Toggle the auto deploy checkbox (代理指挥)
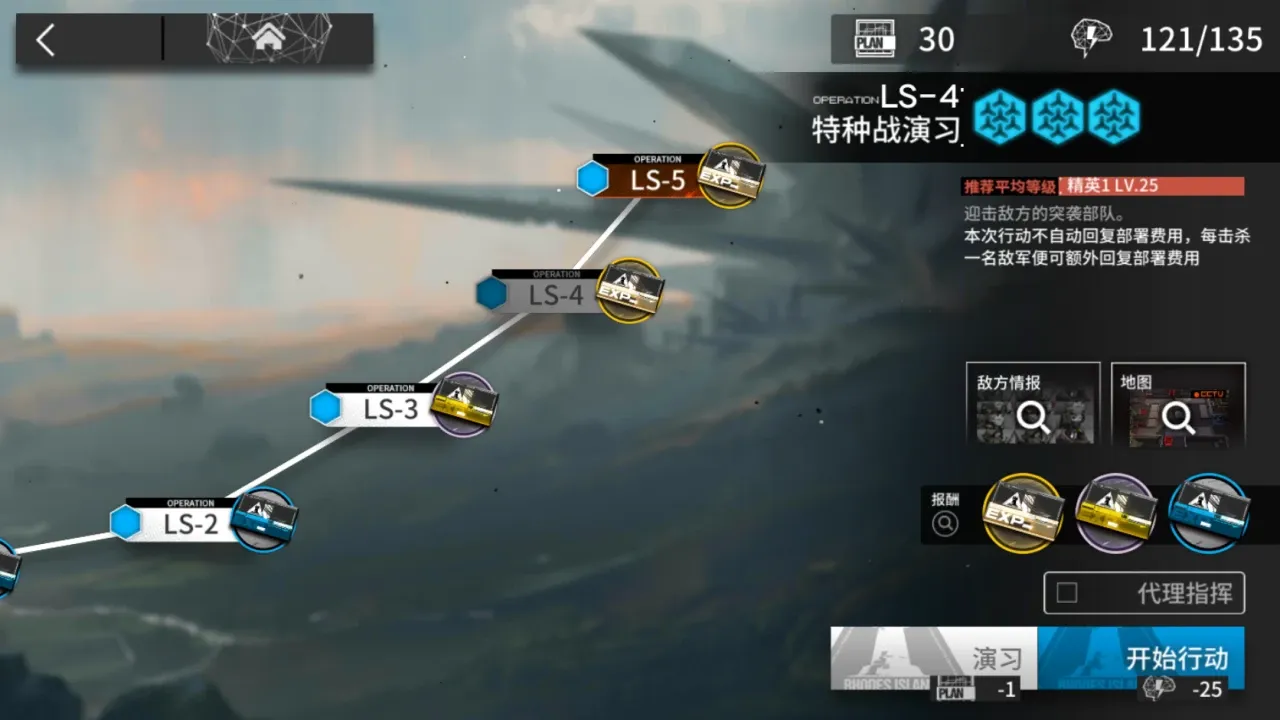Screen dimensions: 1280x720 1067,593
